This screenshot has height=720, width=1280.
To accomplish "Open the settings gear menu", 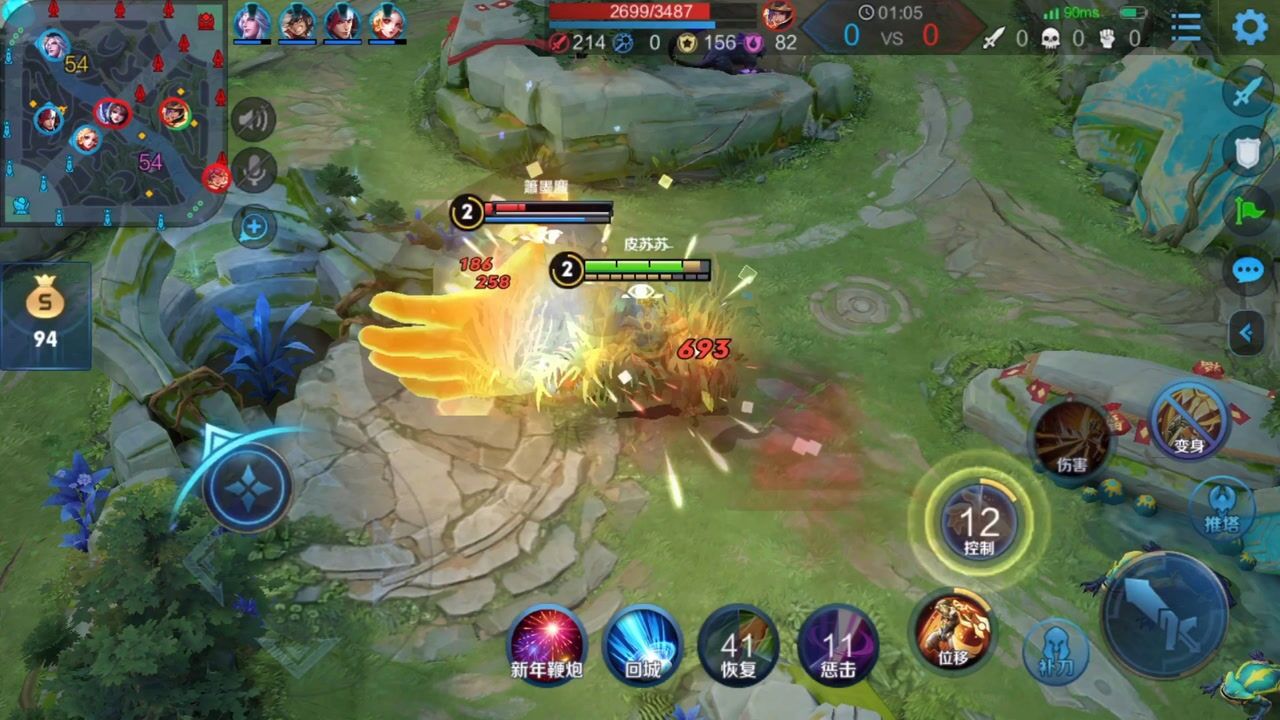I will tap(1250, 26).
